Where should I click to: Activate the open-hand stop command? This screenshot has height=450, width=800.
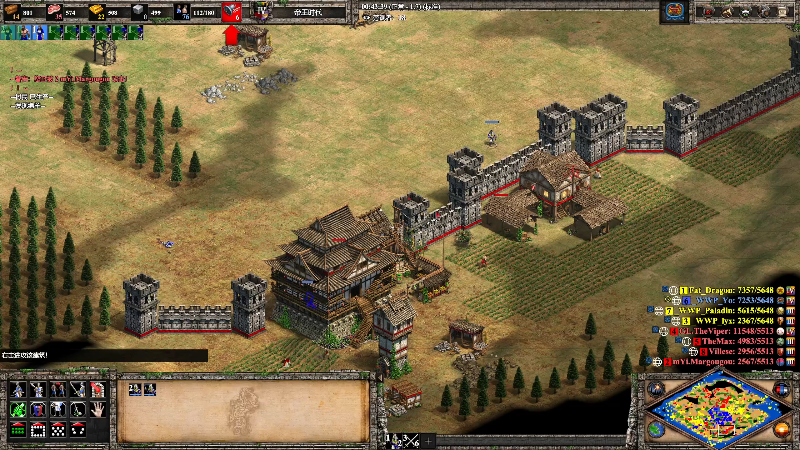97,409
